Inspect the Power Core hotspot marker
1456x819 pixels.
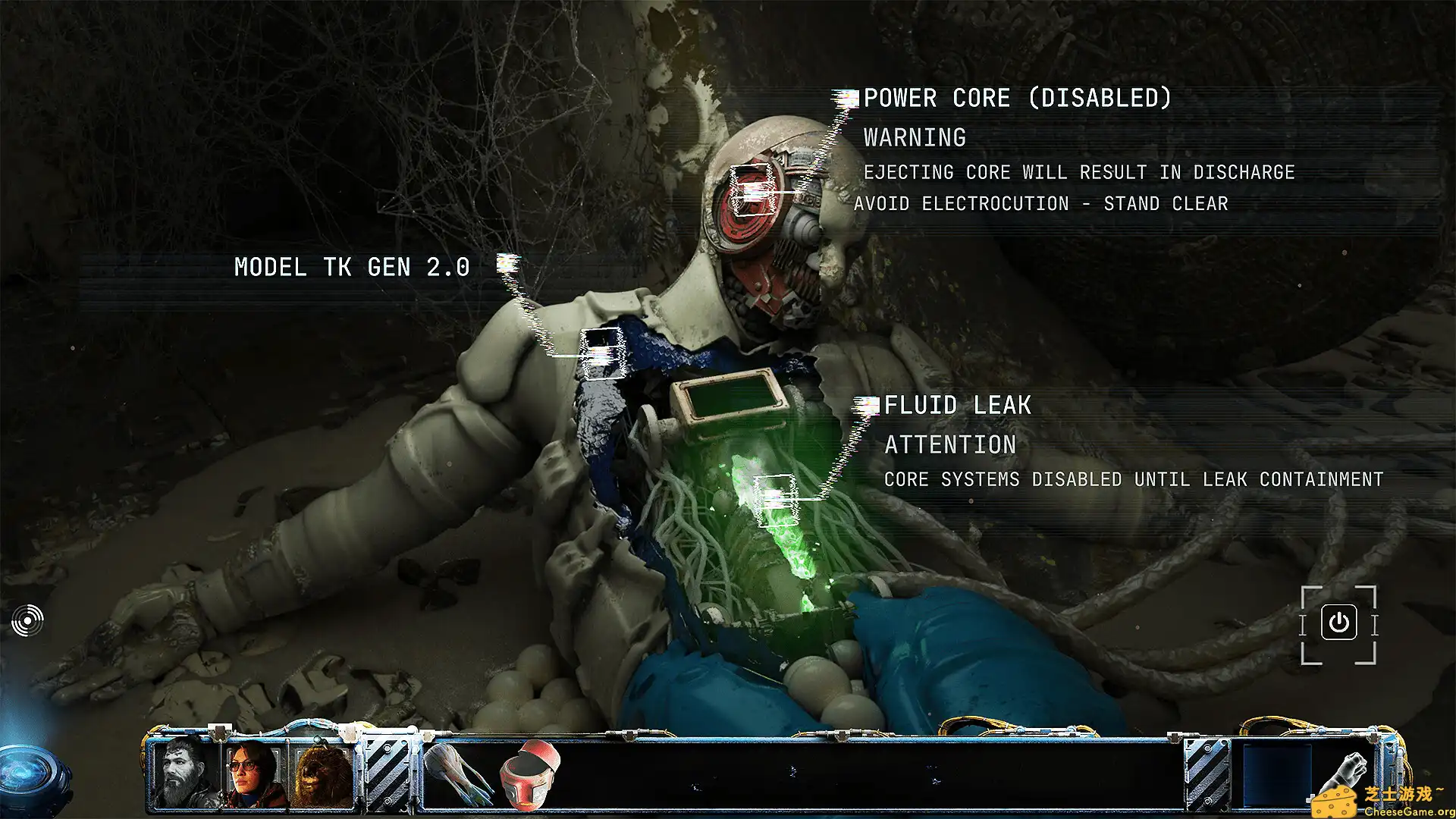[x=753, y=190]
